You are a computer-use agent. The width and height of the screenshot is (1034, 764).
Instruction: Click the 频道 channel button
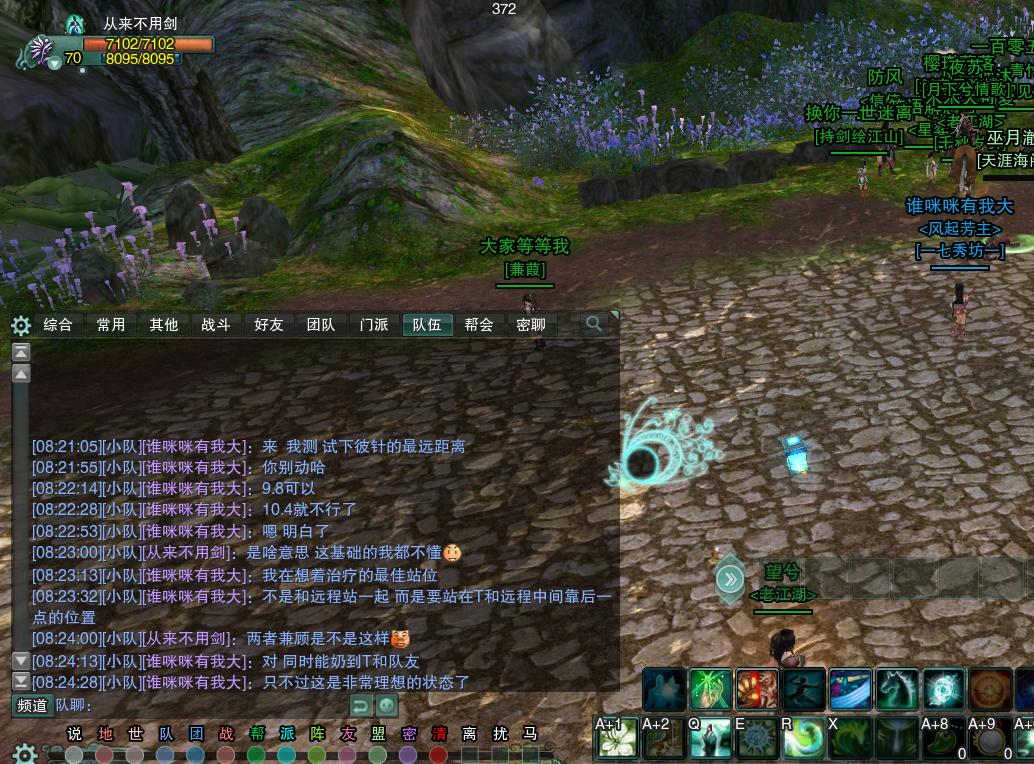pos(32,705)
